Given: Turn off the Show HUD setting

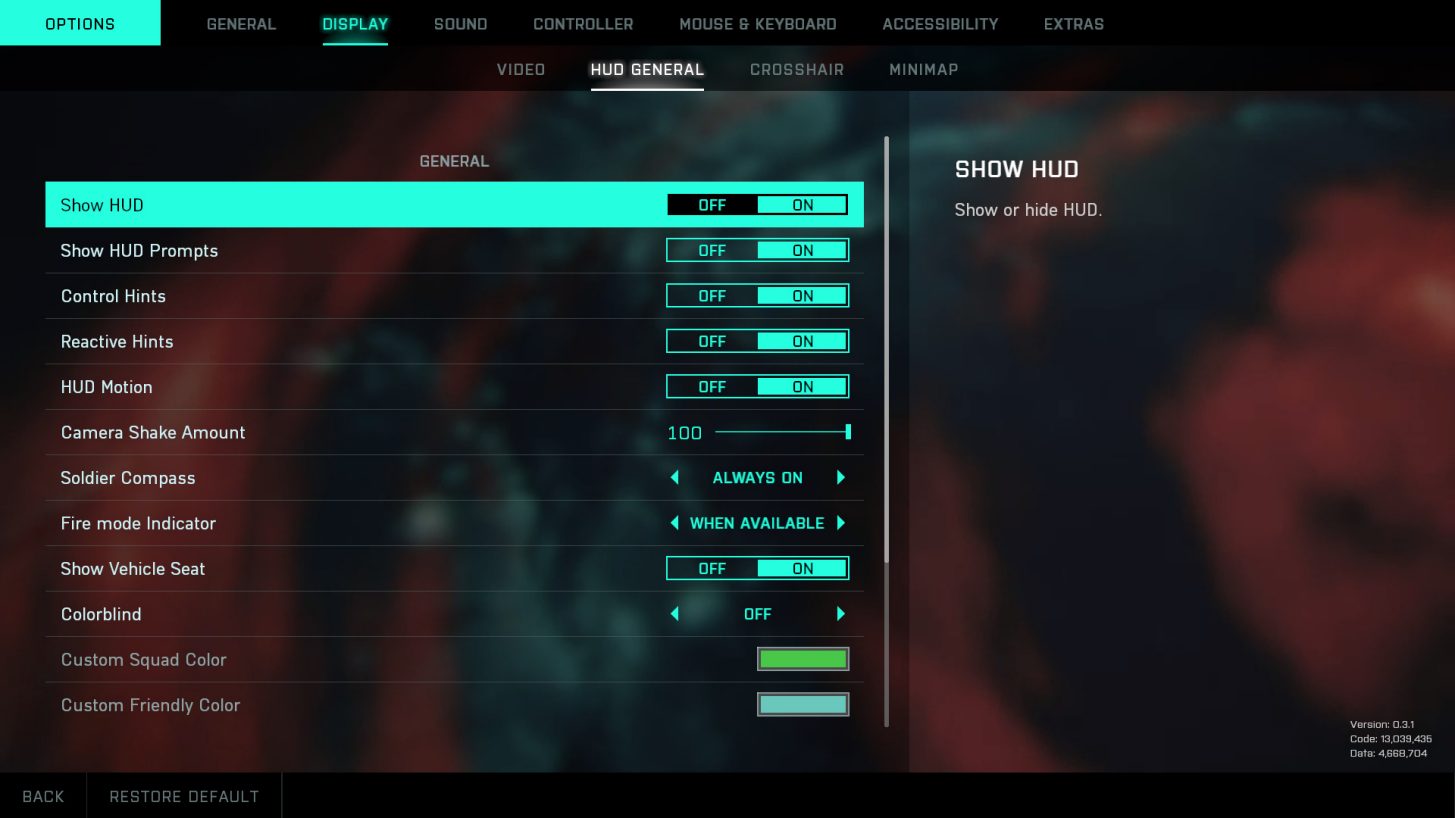Looking at the screenshot, I should (x=711, y=204).
